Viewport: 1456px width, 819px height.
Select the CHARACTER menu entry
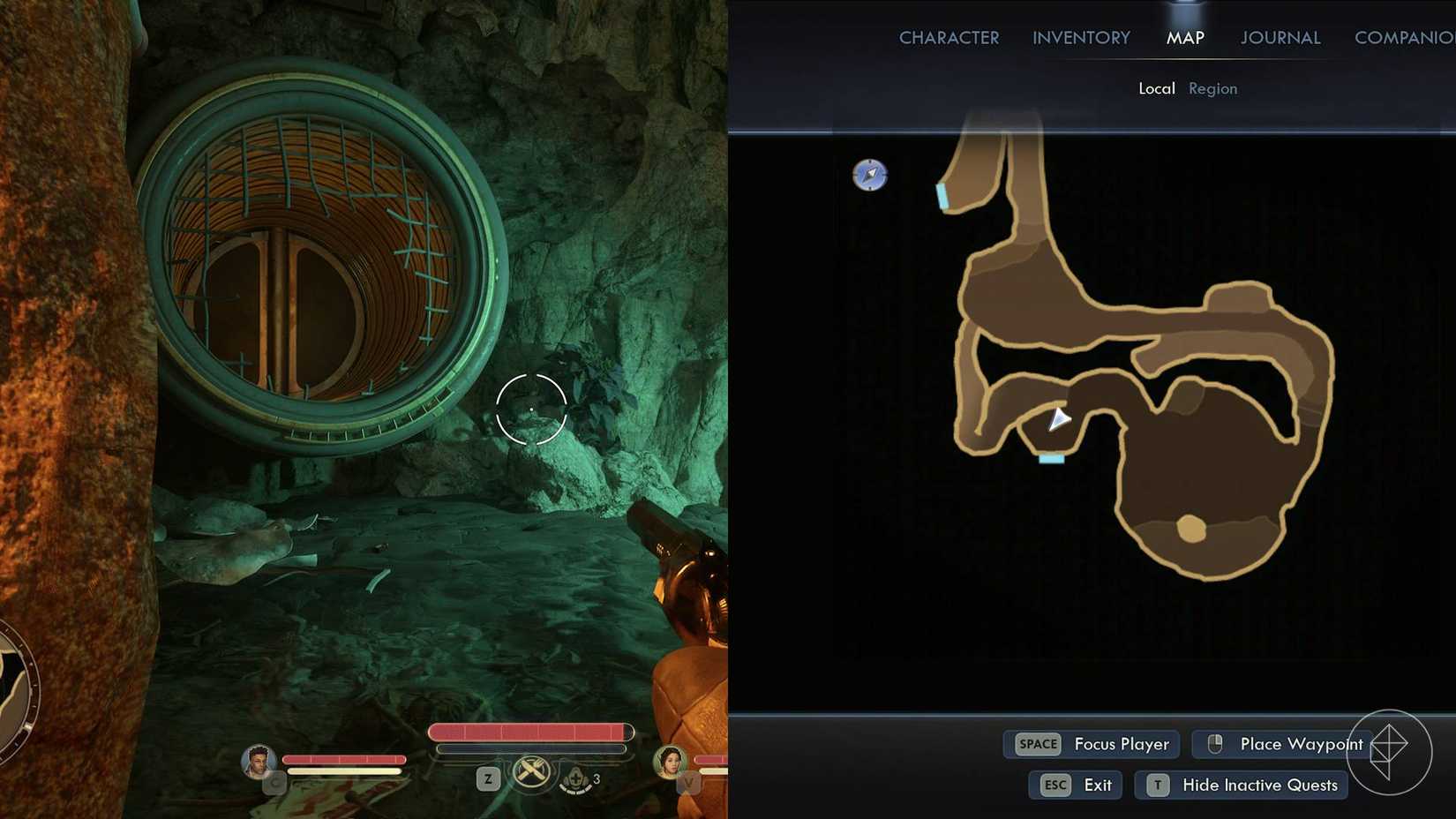pyautogui.click(x=949, y=37)
